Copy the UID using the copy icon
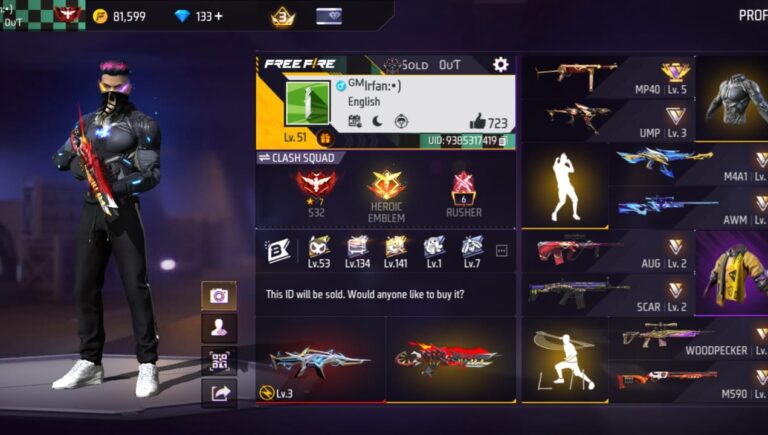The image size is (768, 435). click(x=502, y=141)
